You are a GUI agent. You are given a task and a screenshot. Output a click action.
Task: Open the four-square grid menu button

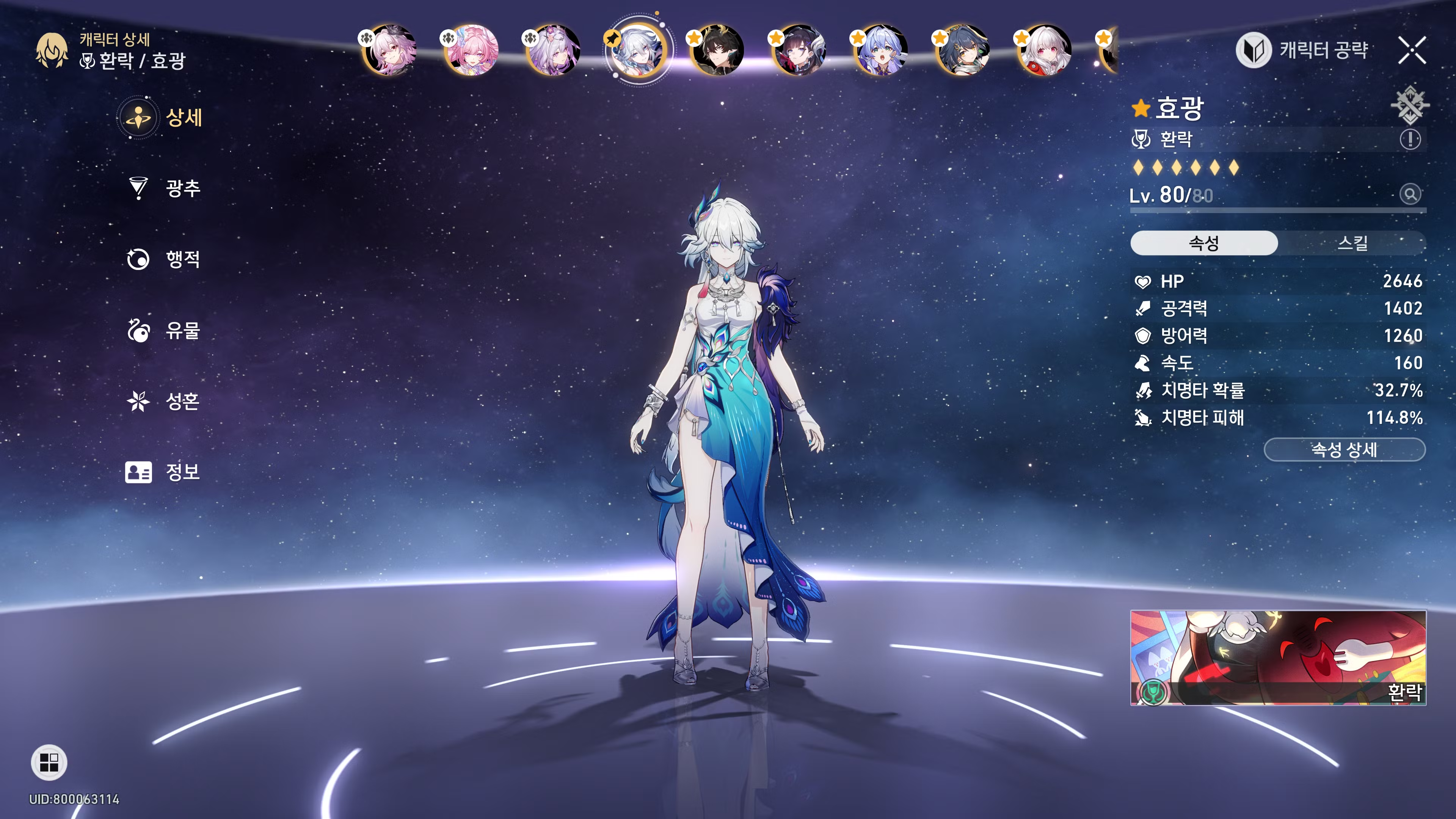(x=49, y=763)
